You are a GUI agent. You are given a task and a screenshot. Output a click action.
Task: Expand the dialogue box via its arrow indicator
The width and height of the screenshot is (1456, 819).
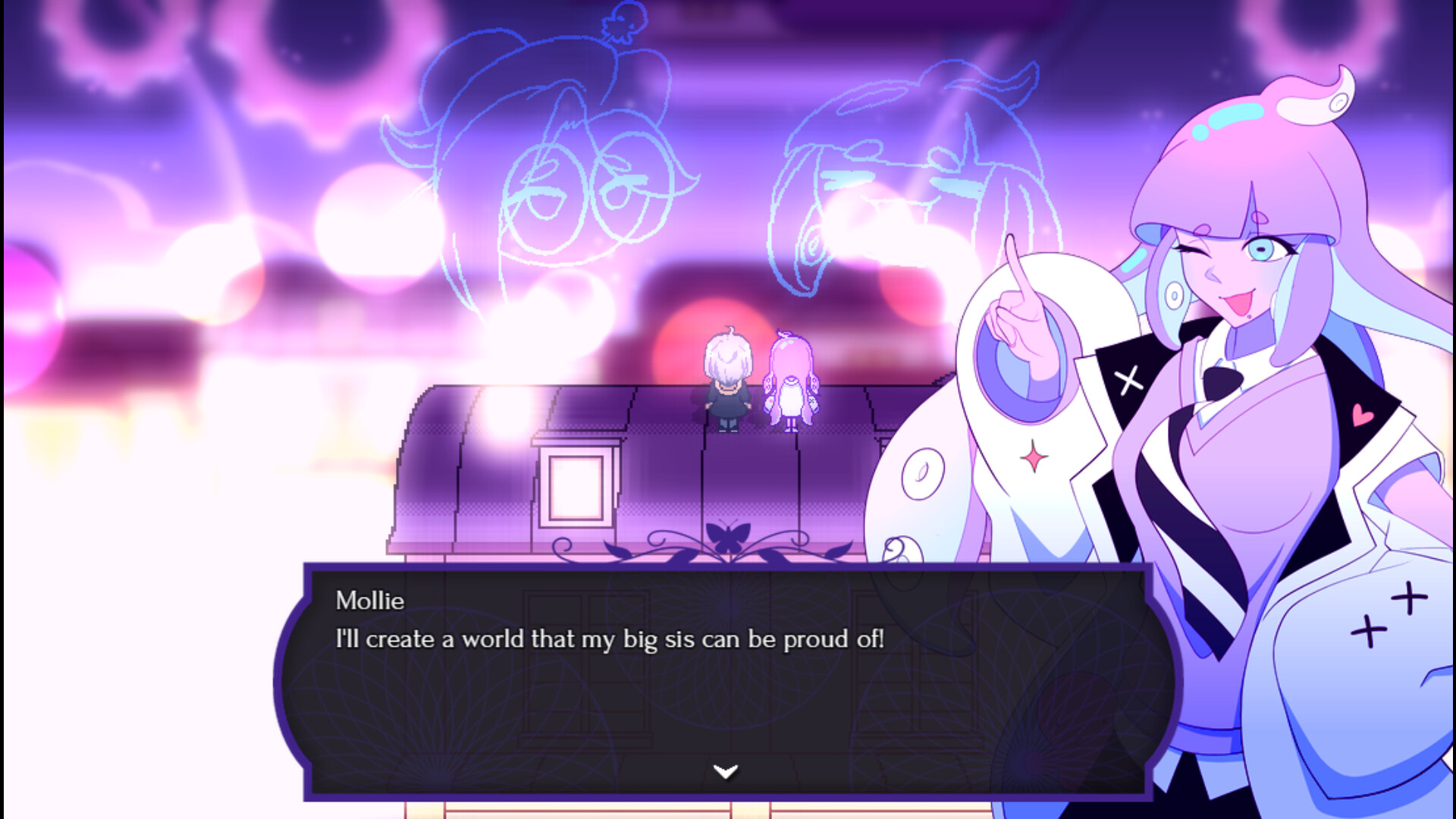(x=726, y=770)
